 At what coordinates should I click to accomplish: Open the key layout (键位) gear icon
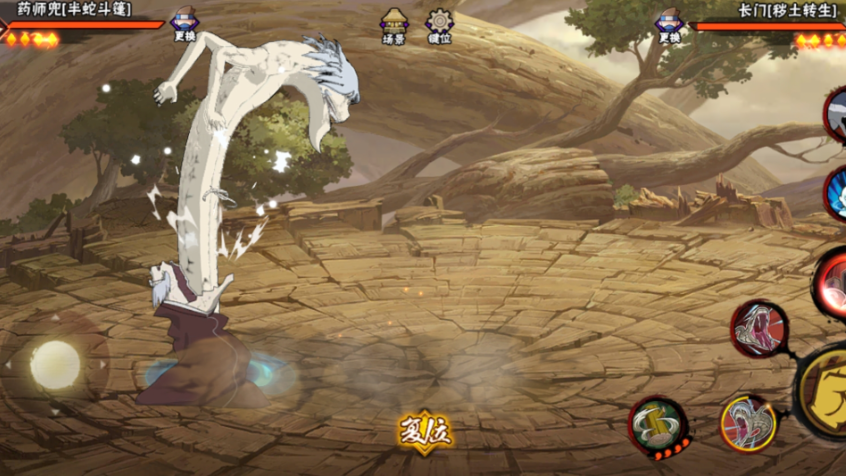click(438, 25)
